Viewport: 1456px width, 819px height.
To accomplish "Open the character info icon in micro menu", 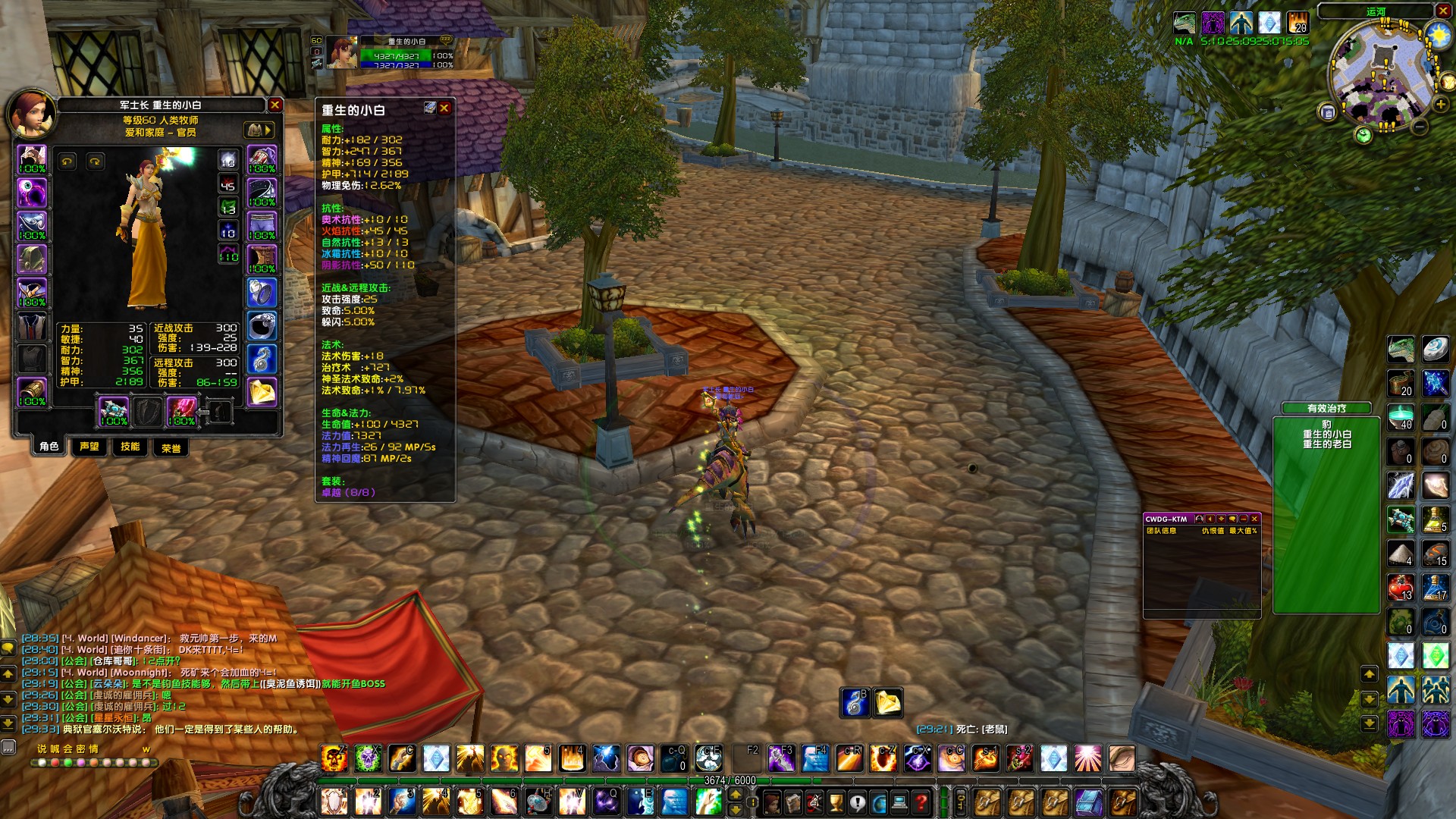I will pos(773,802).
